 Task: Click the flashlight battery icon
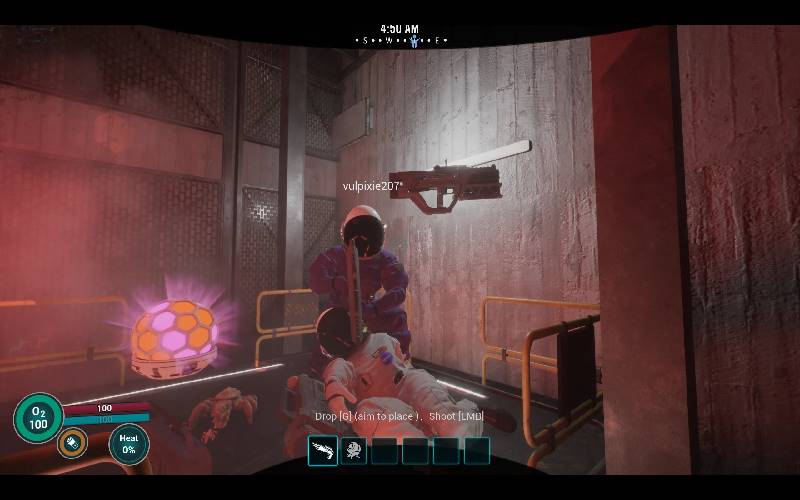pos(71,442)
